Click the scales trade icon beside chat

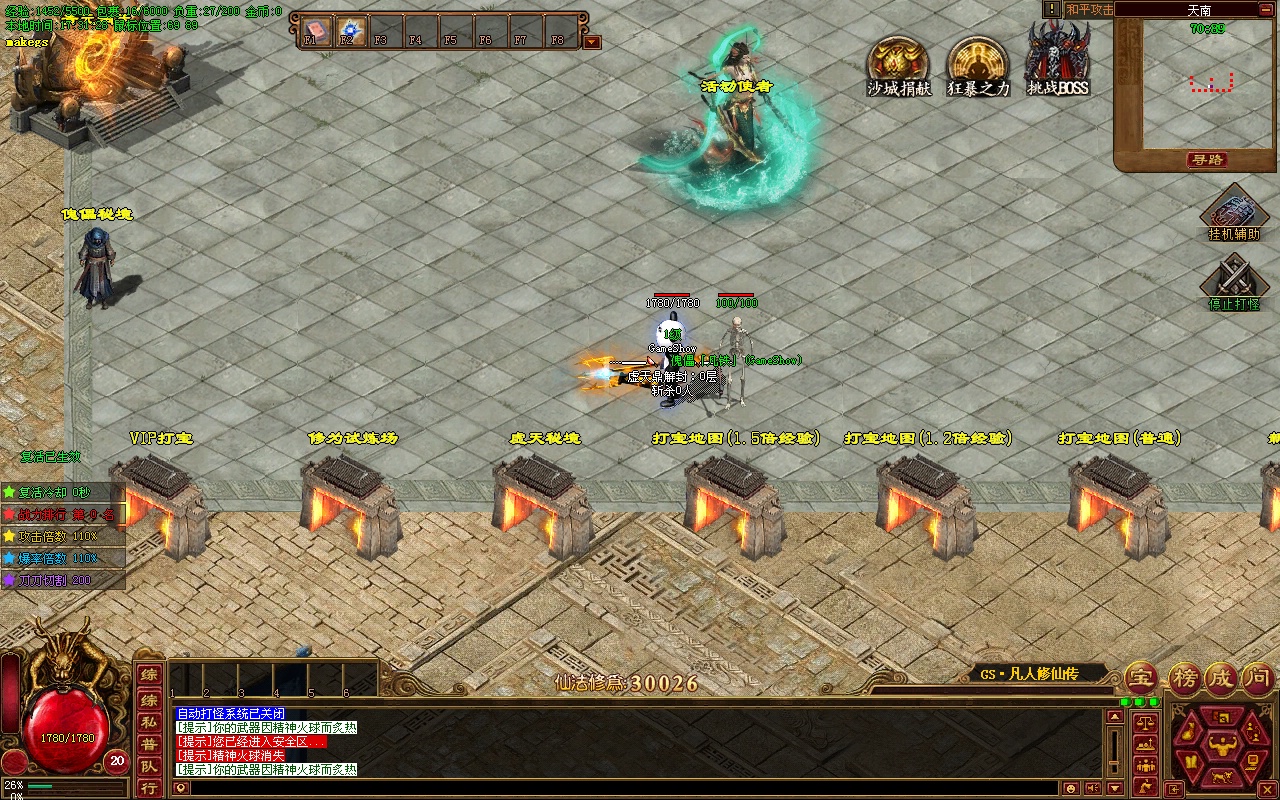1145,721
